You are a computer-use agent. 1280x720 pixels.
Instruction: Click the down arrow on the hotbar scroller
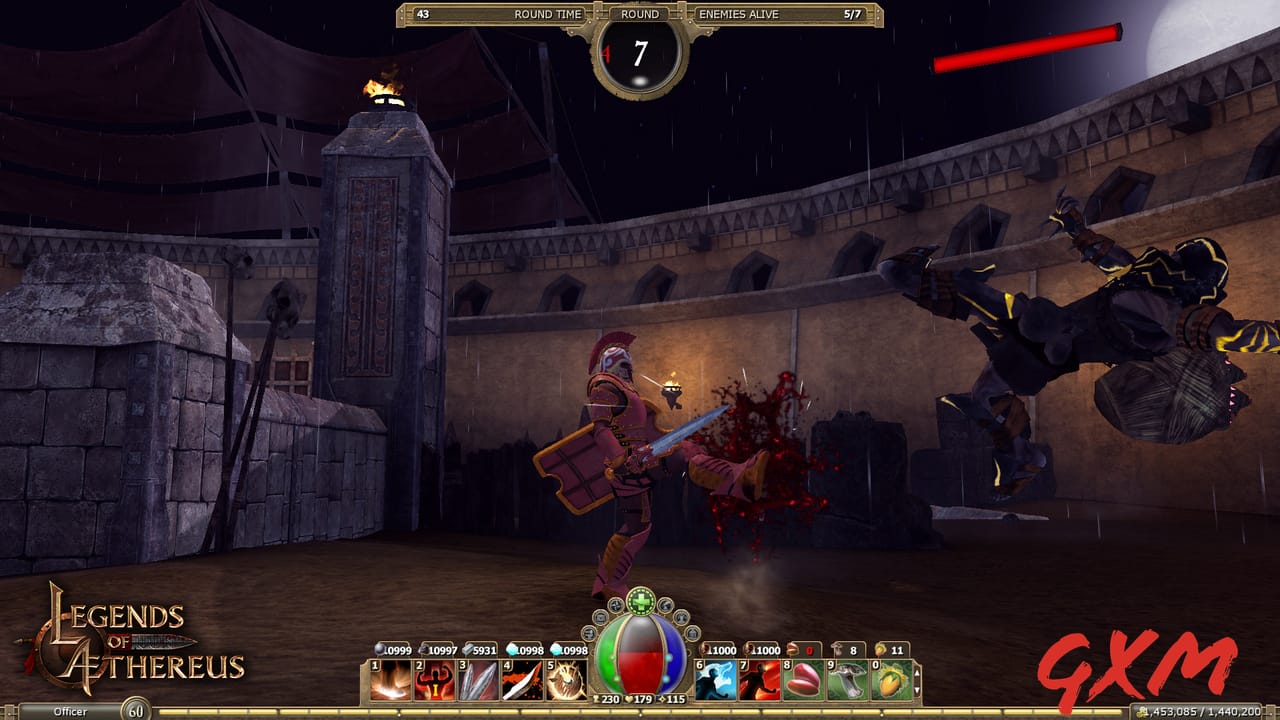pyautogui.click(x=918, y=689)
